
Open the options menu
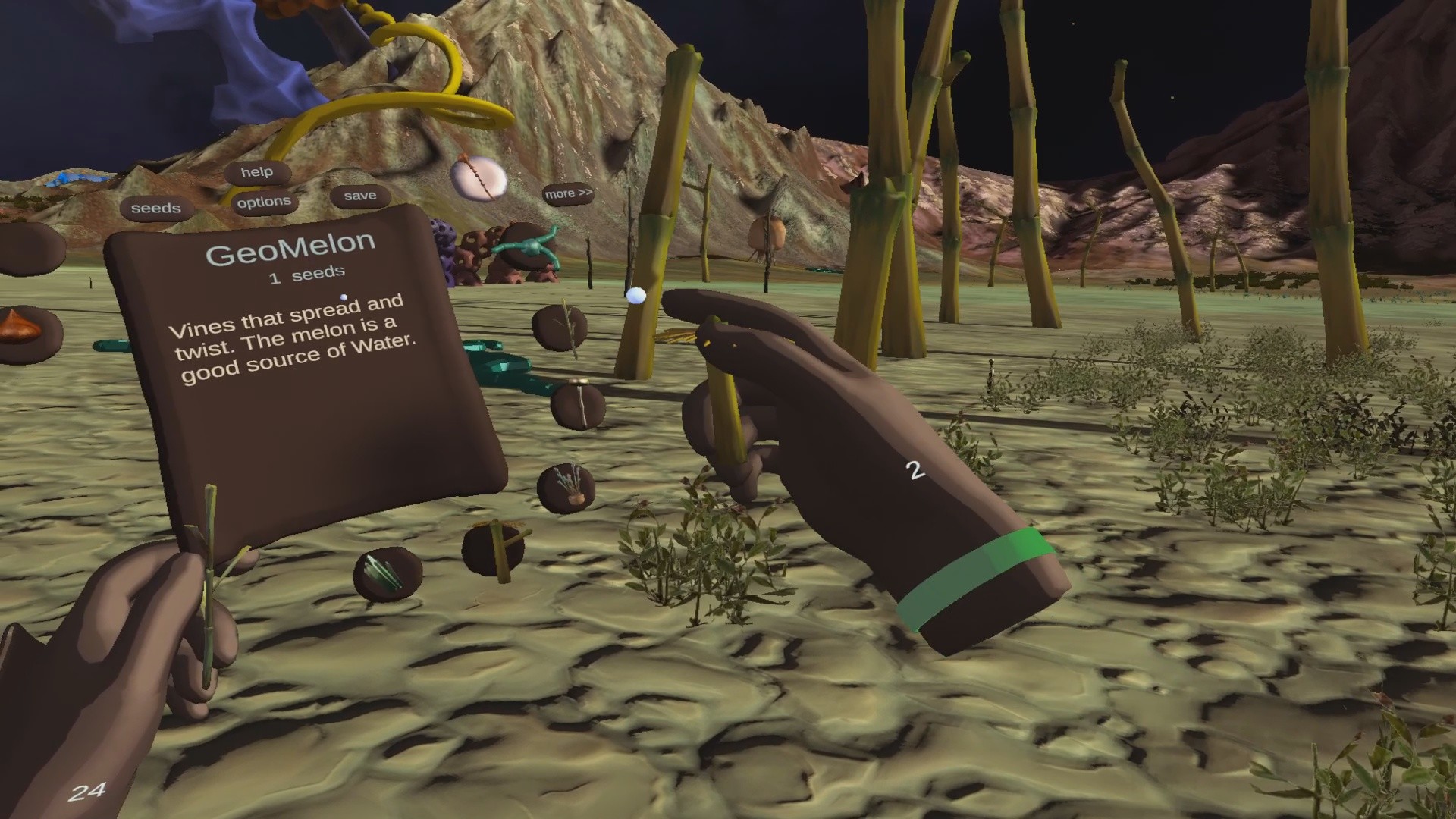point(263,200)
